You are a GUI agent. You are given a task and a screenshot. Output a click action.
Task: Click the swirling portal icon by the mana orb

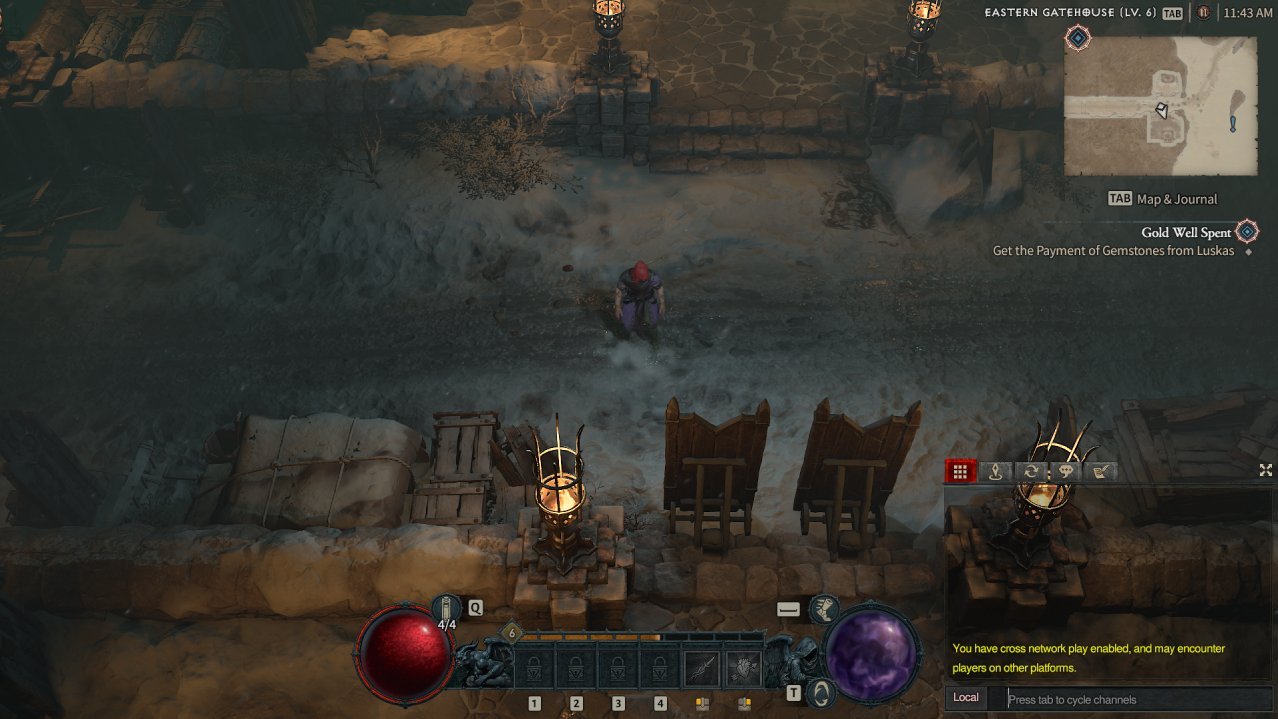[x=821, y=692]
